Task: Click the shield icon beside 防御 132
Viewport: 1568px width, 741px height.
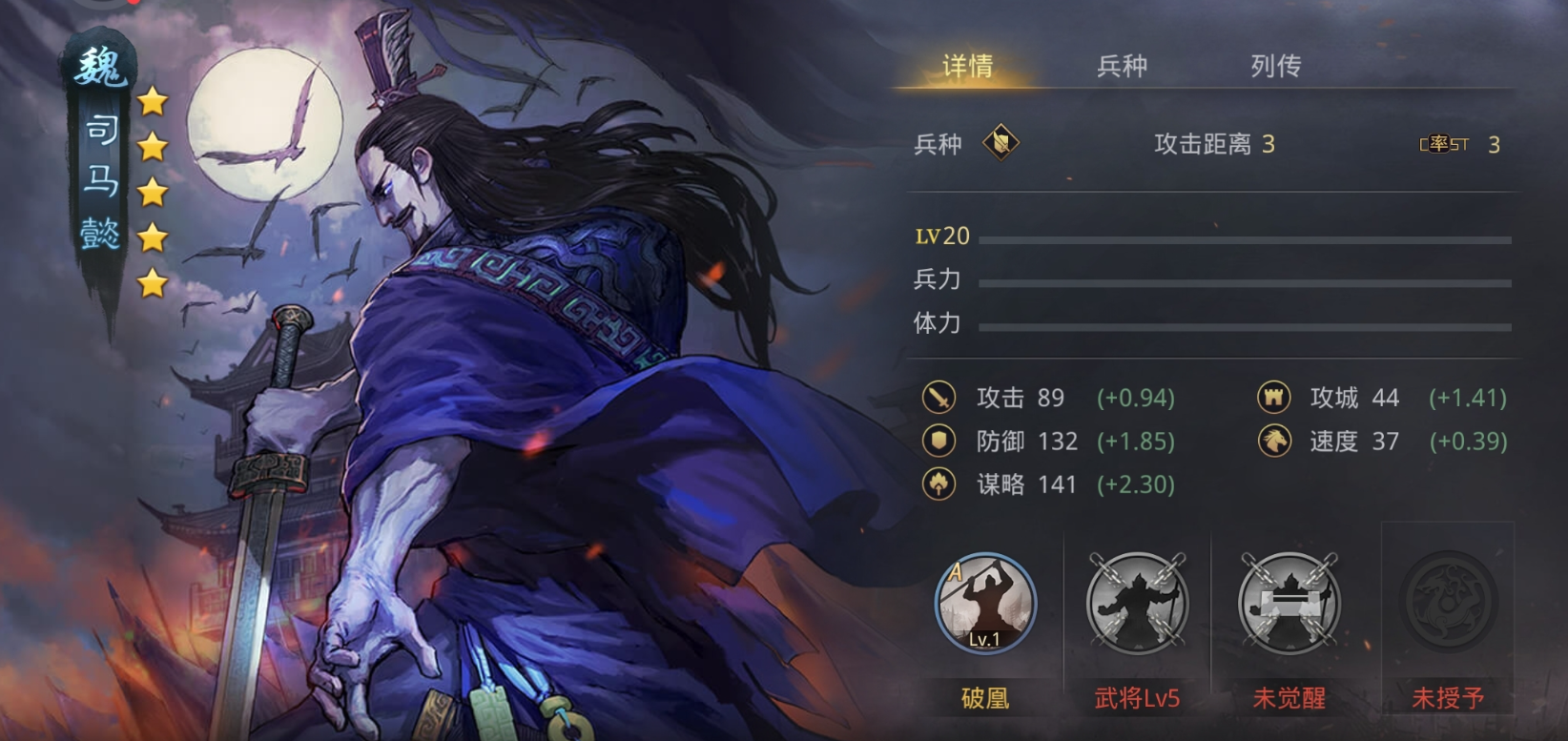Action: (x=940, y=441)
